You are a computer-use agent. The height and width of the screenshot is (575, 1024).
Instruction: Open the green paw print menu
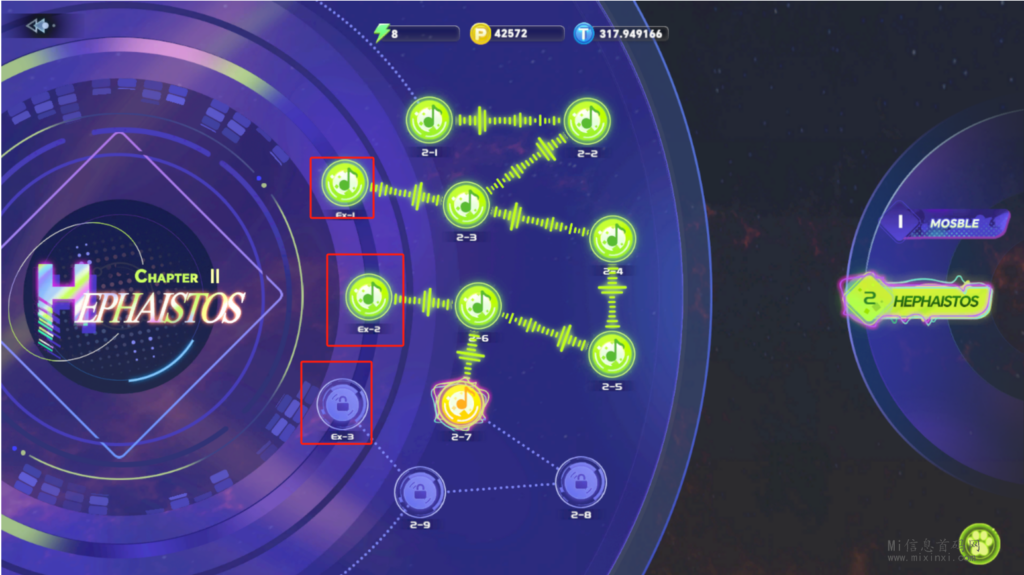(979, 545)
